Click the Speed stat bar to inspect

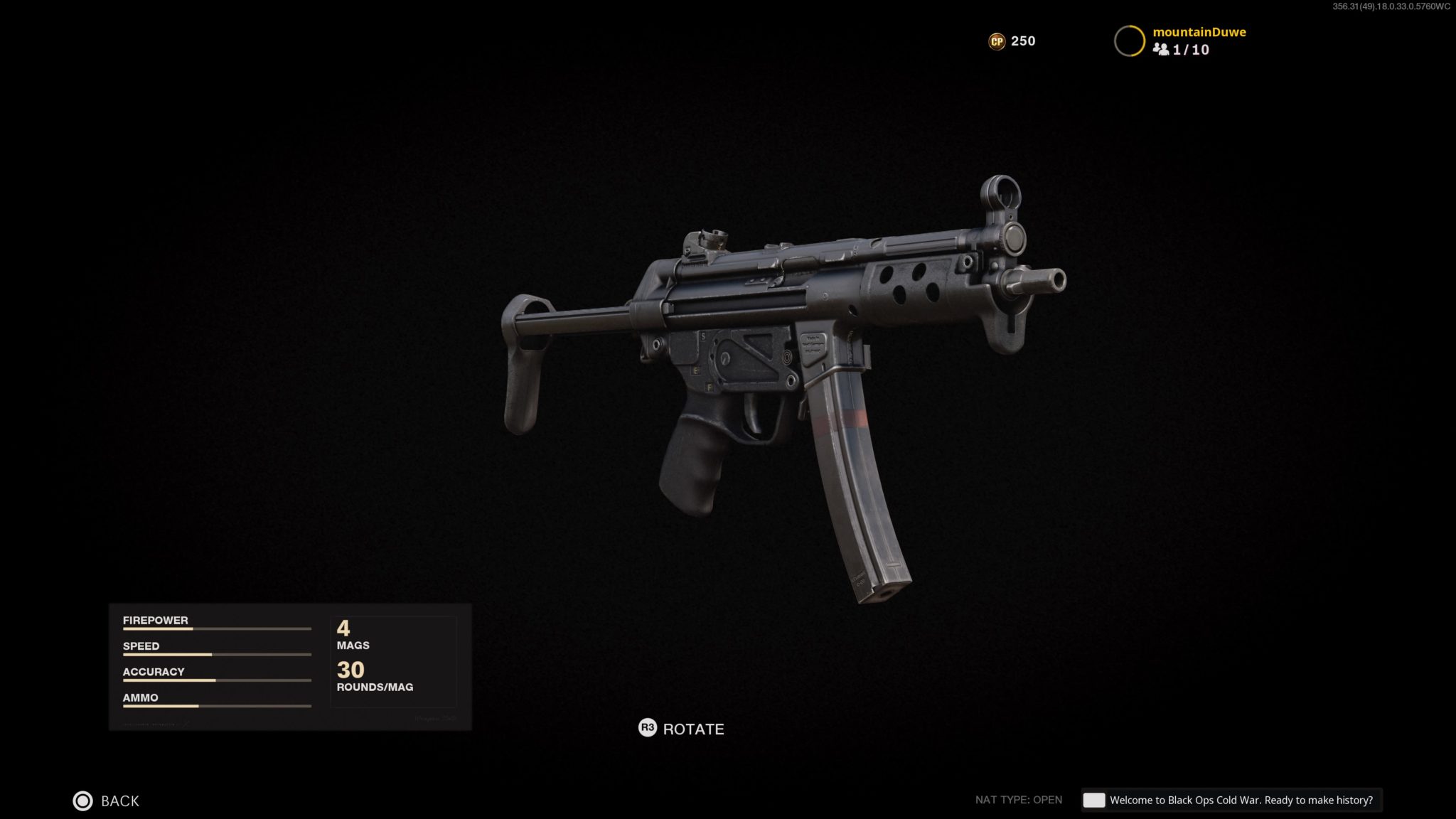pos(217,654)
